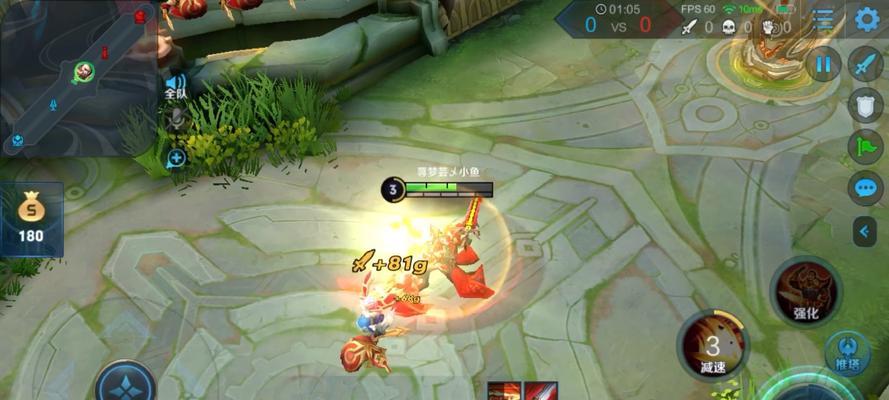
Task: Tap the blue sword attack signal
Action: (x=865, y=64)
